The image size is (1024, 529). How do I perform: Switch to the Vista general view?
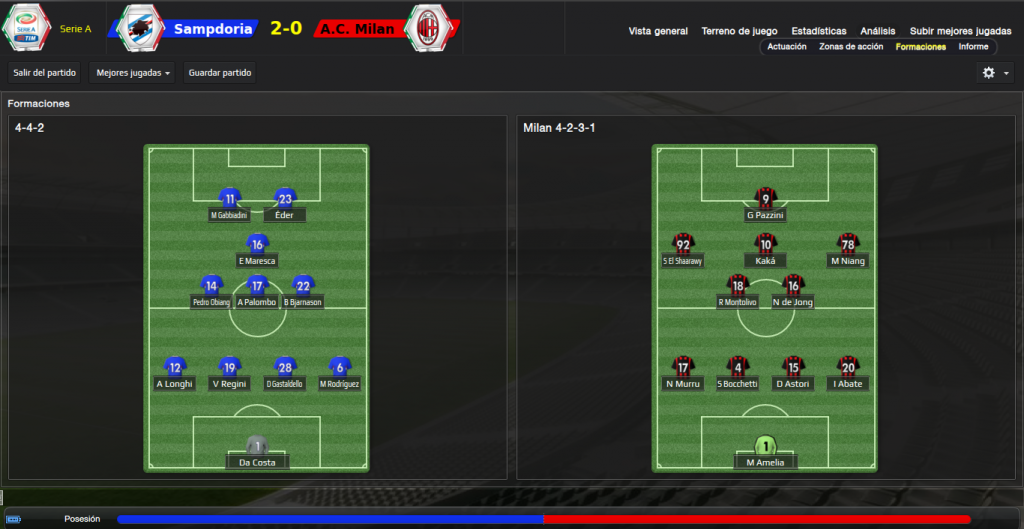(658, 31)
